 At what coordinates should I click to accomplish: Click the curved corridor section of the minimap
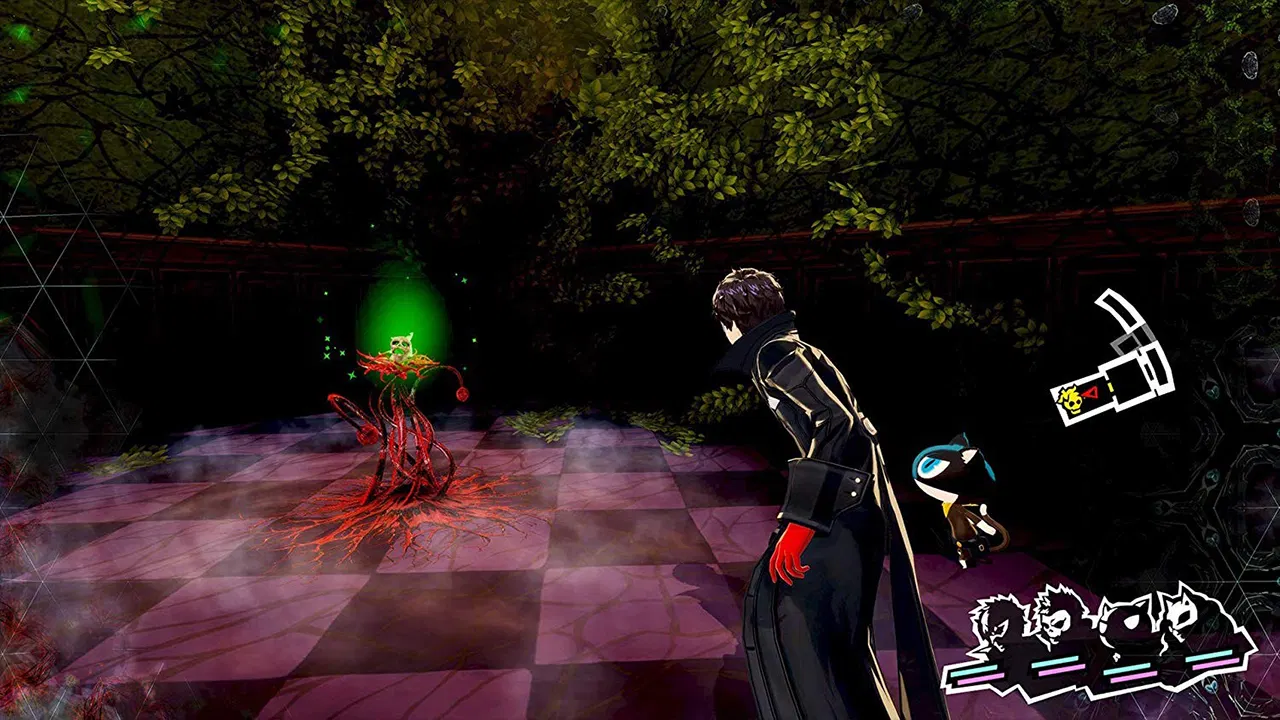point(1122,311)
